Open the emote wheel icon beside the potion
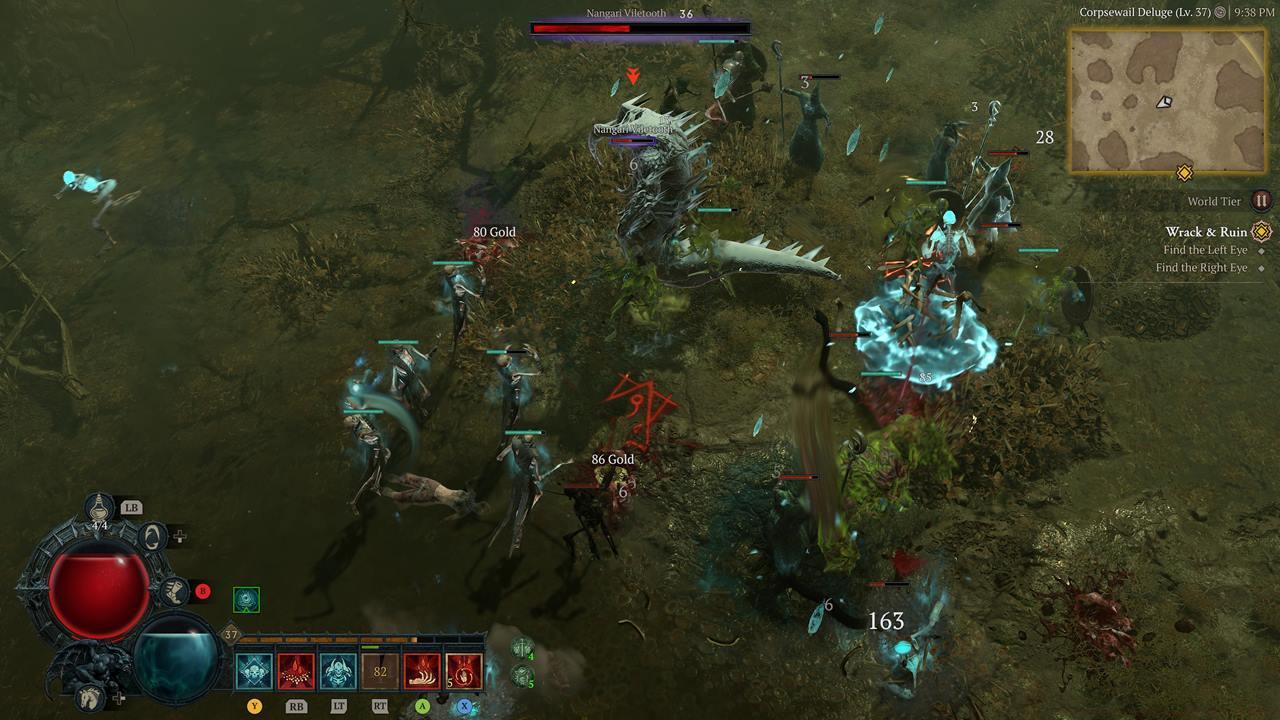 152,536
